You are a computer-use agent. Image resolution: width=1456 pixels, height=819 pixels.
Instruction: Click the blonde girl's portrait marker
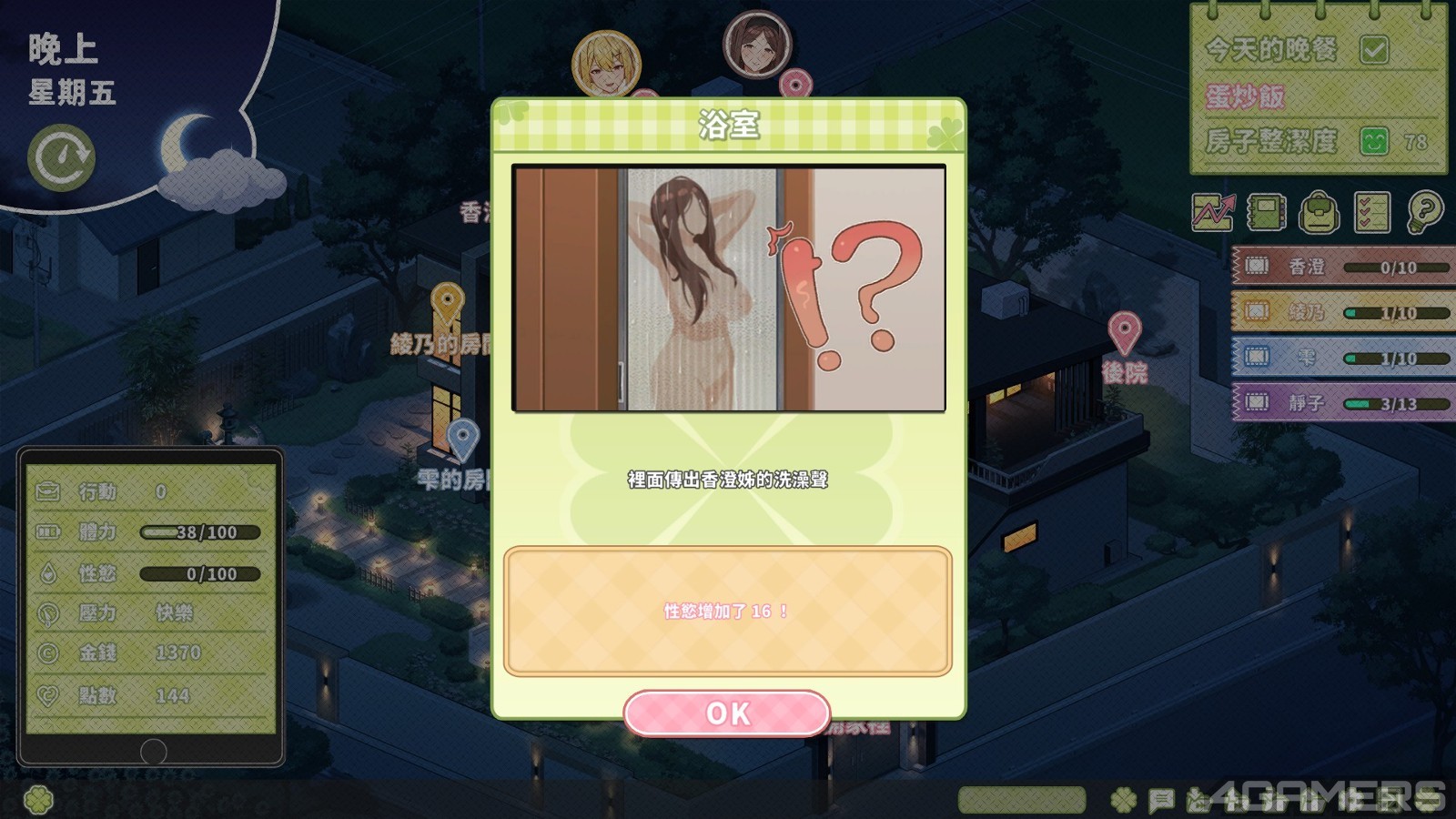pyautogui.click(x=605, y=64)
